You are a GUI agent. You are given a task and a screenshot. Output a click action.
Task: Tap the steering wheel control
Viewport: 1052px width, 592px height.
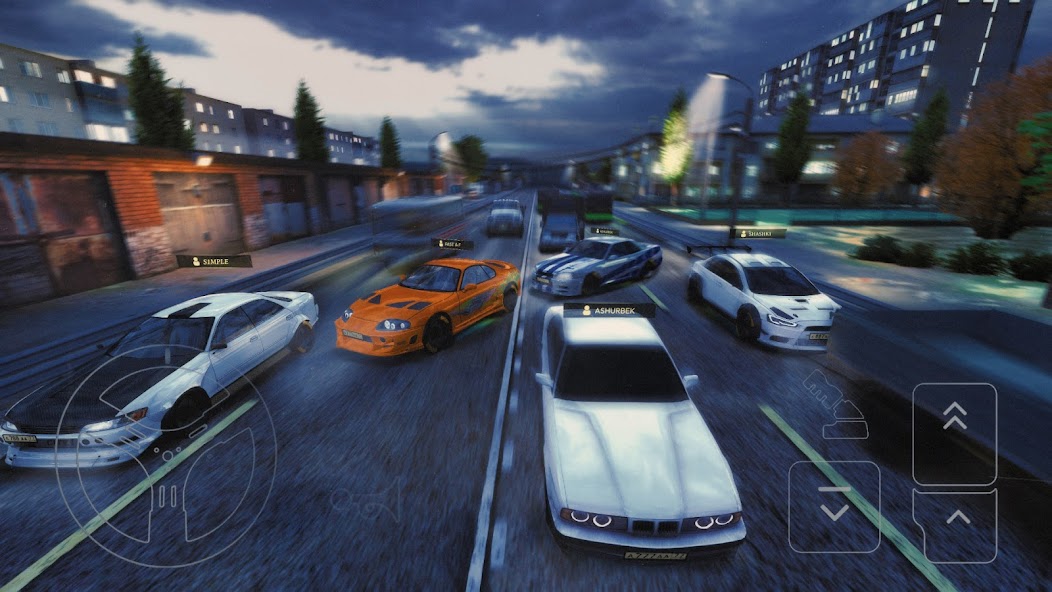tap(166, 455)
